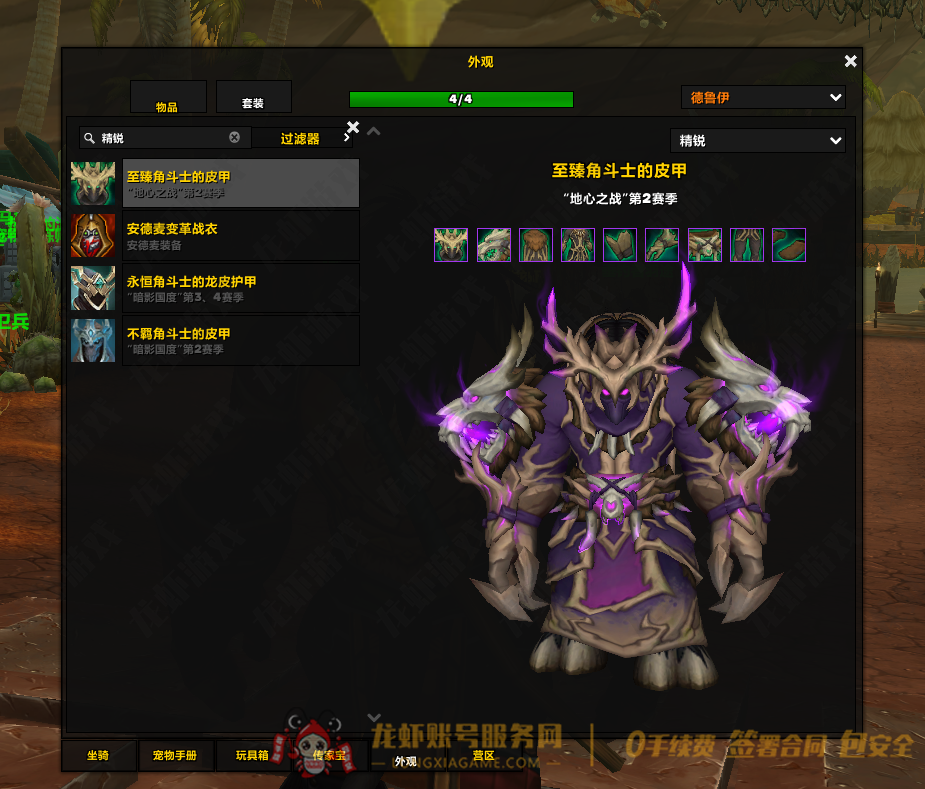Switch to the 套装 sets tab
925x789 pixels.
[x=253, y=97]
